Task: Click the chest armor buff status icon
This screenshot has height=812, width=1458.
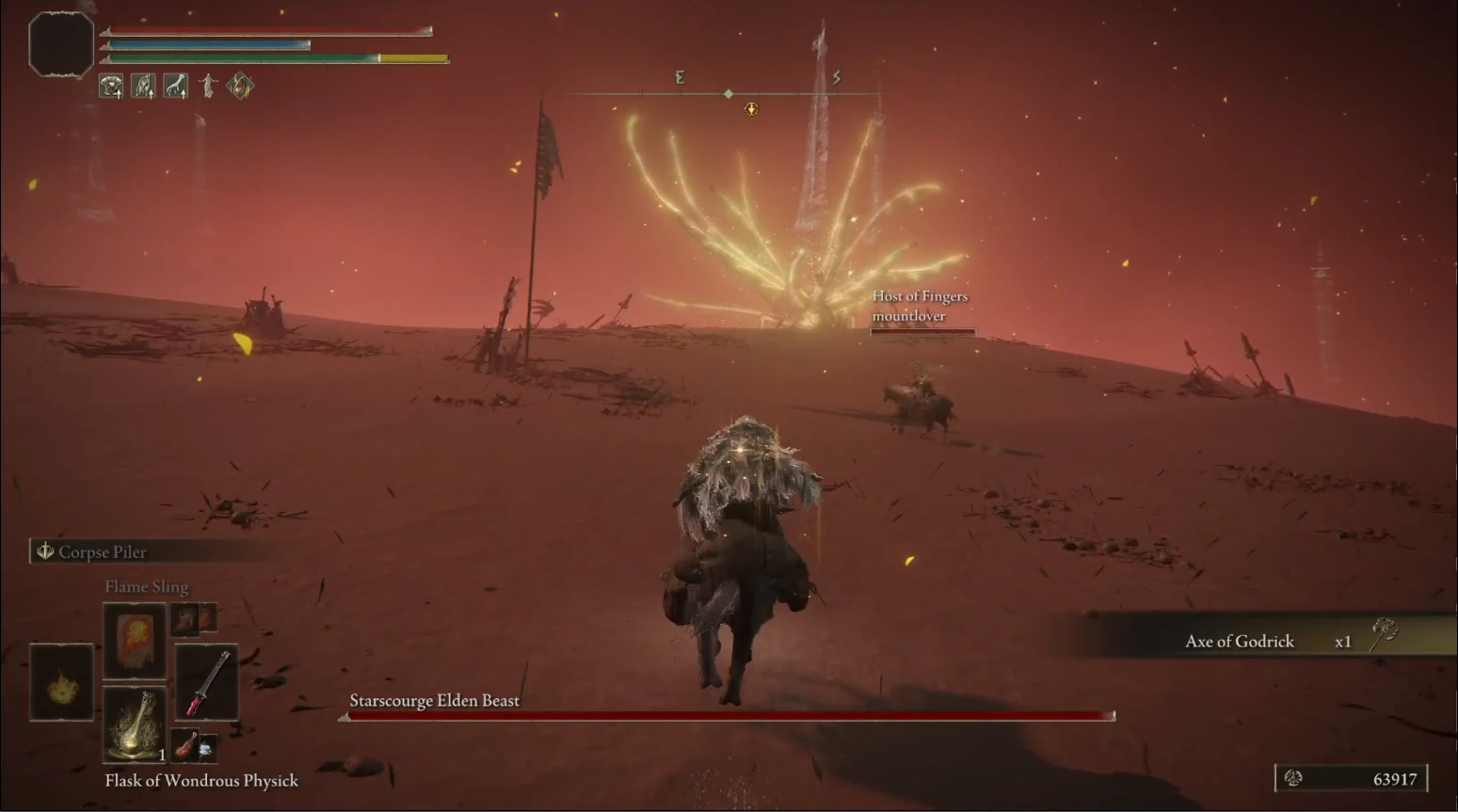Action: click(x=111, y=87)
